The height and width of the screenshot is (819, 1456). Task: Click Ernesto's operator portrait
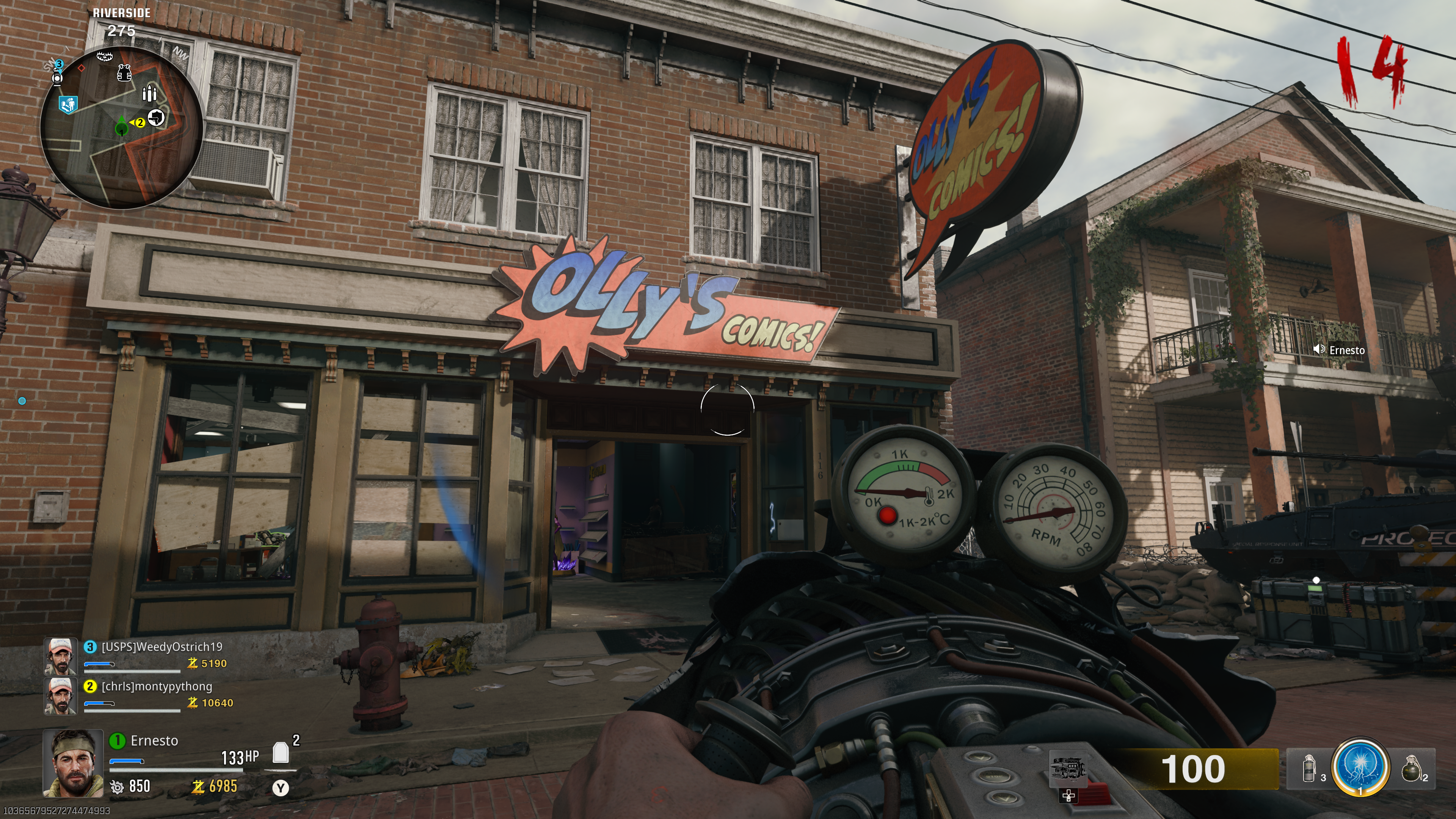[x=73, y=763]
